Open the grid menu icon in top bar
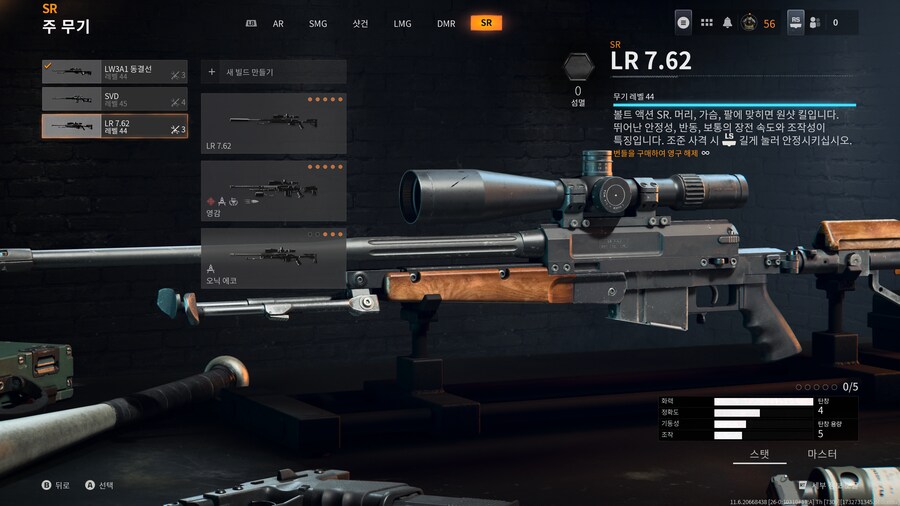Image resolution: width=900 pixels, height=506 pixels. pos(707,23)
